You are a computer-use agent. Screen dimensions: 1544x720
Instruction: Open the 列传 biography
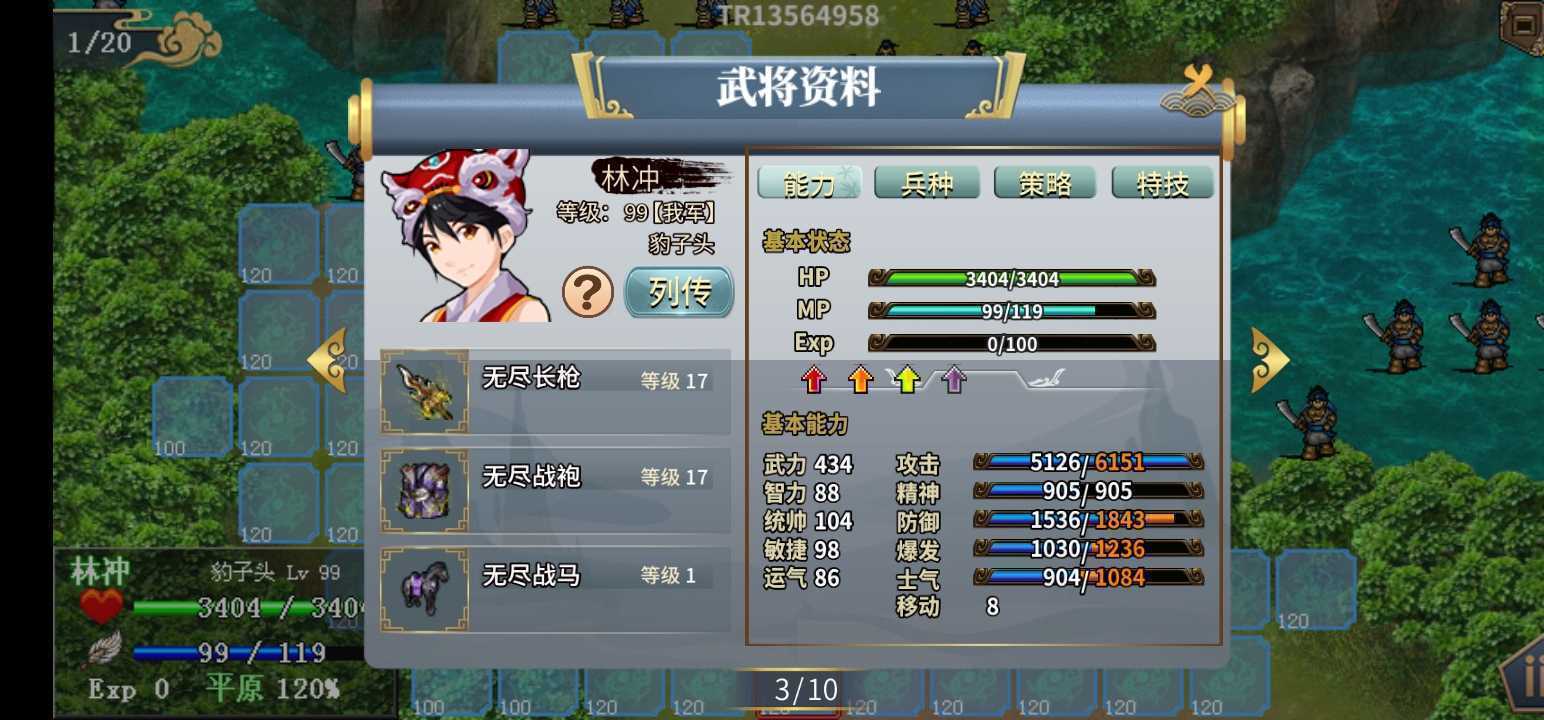click(679, 292)
